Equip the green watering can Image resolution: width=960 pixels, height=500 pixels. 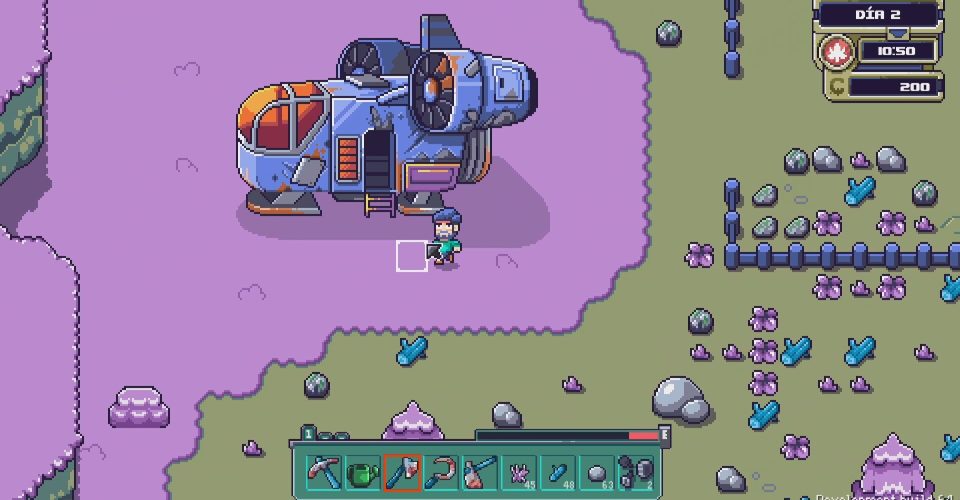tap(362, 471)
